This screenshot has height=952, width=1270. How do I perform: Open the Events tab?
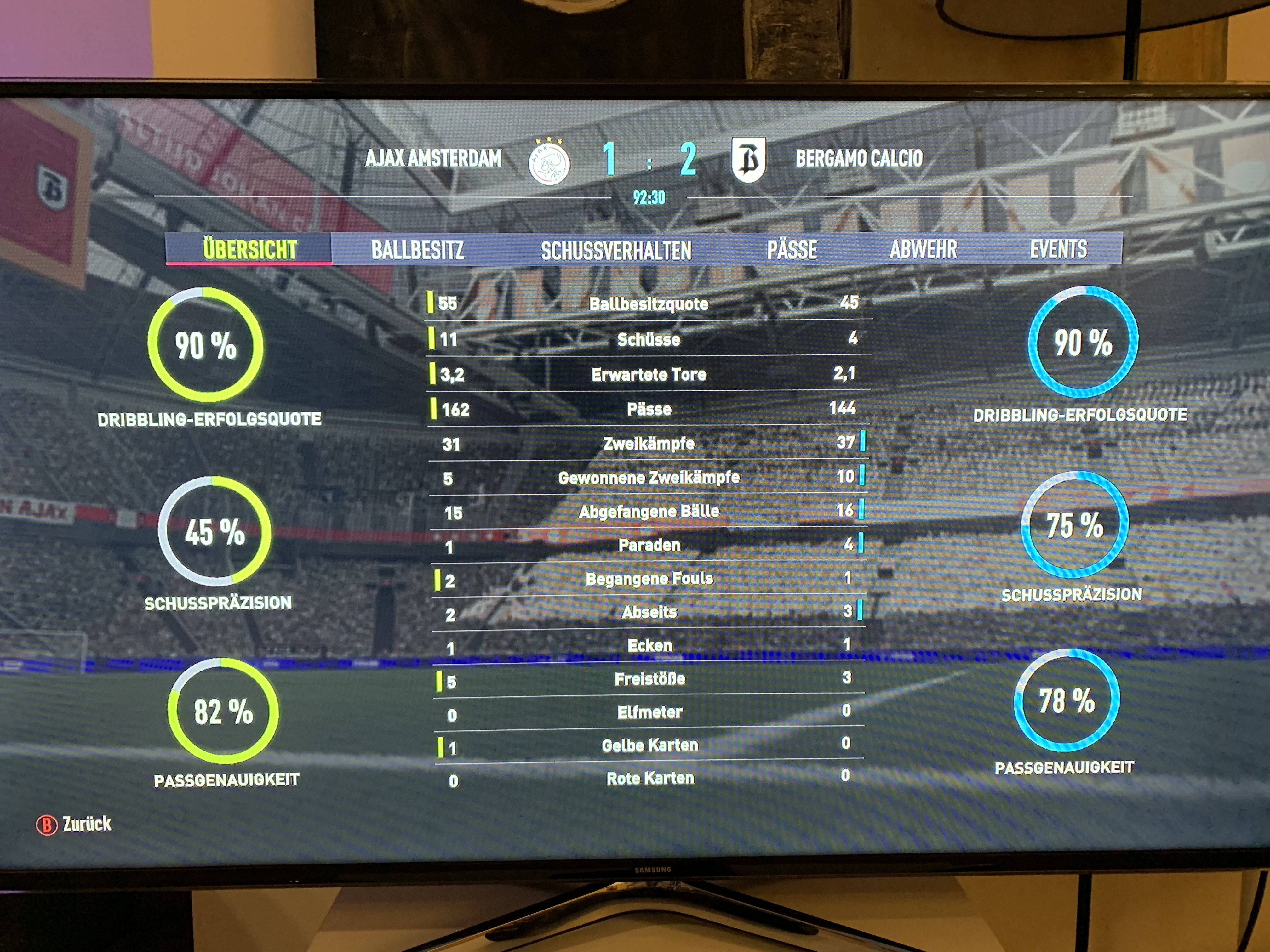click(1058, 248)
